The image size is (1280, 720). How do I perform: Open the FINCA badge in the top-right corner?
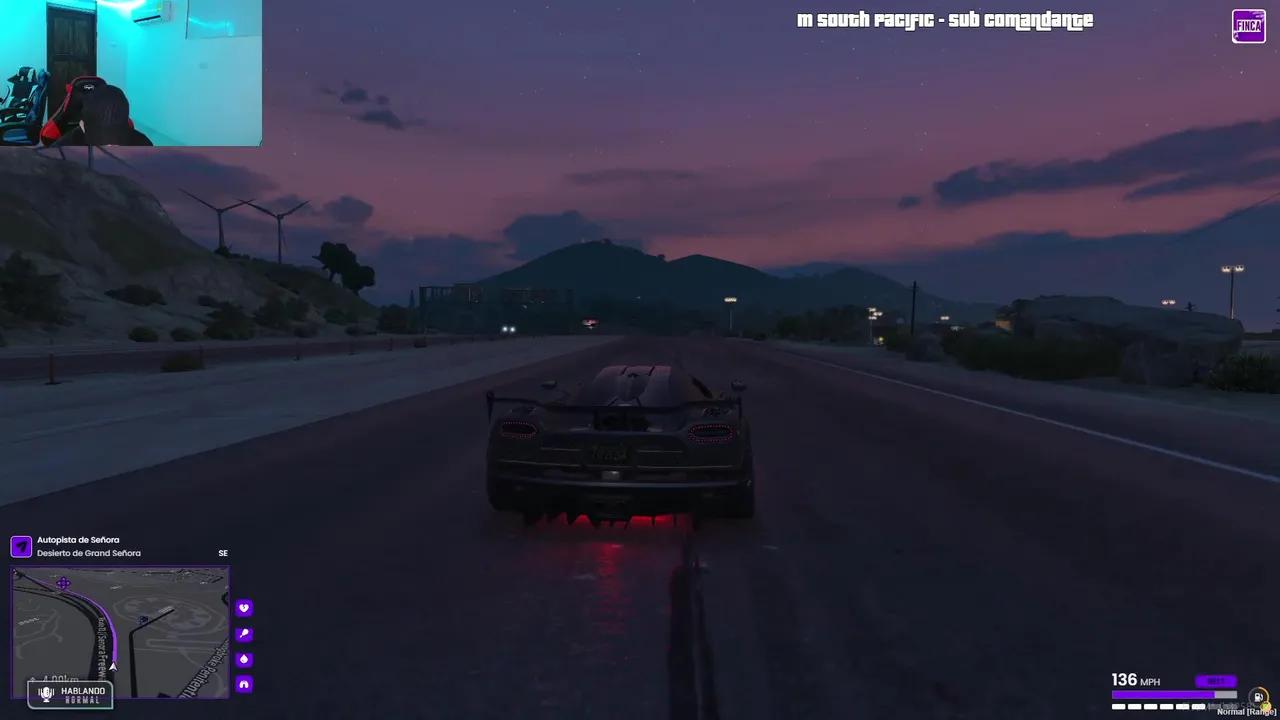[x=1248, y=26]
